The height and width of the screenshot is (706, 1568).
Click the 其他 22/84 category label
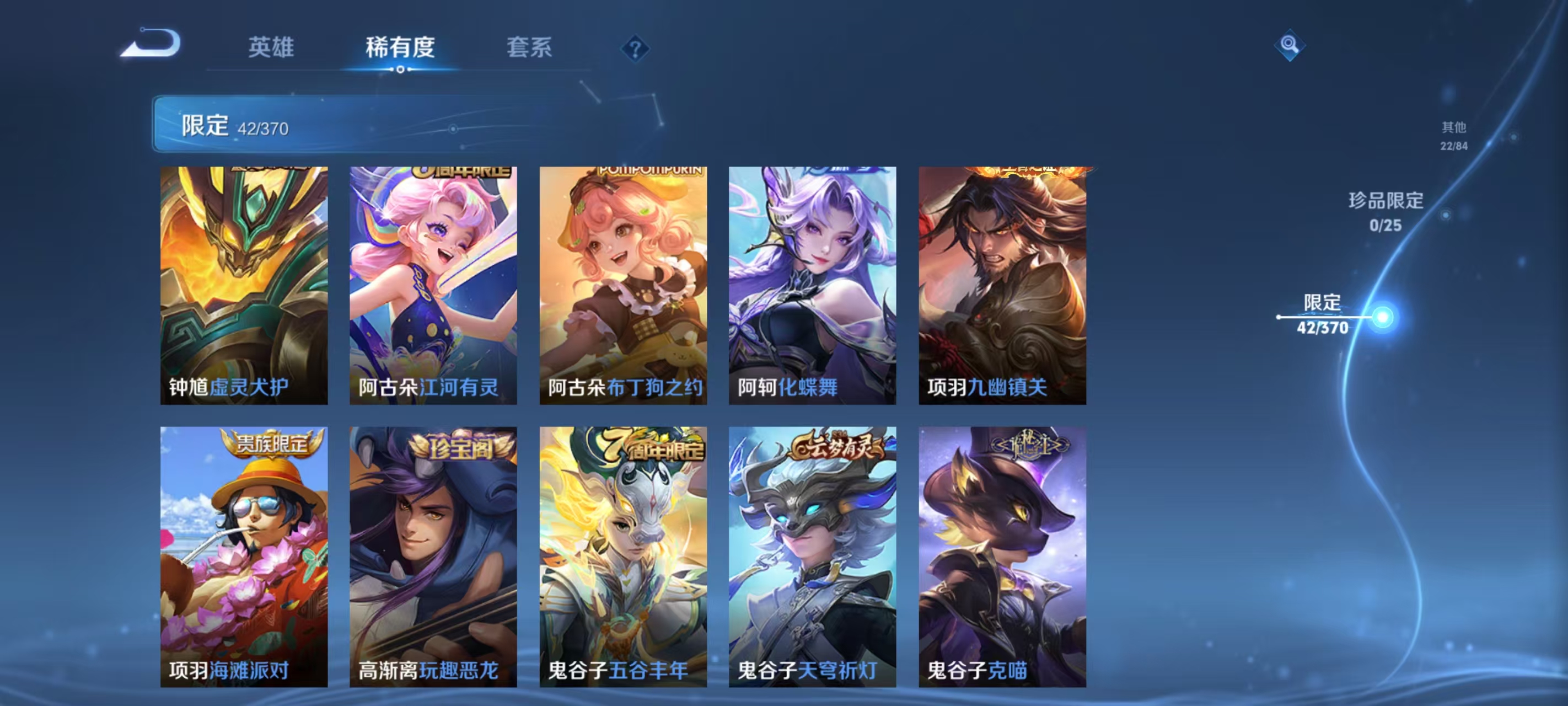tap(1453, 136)
